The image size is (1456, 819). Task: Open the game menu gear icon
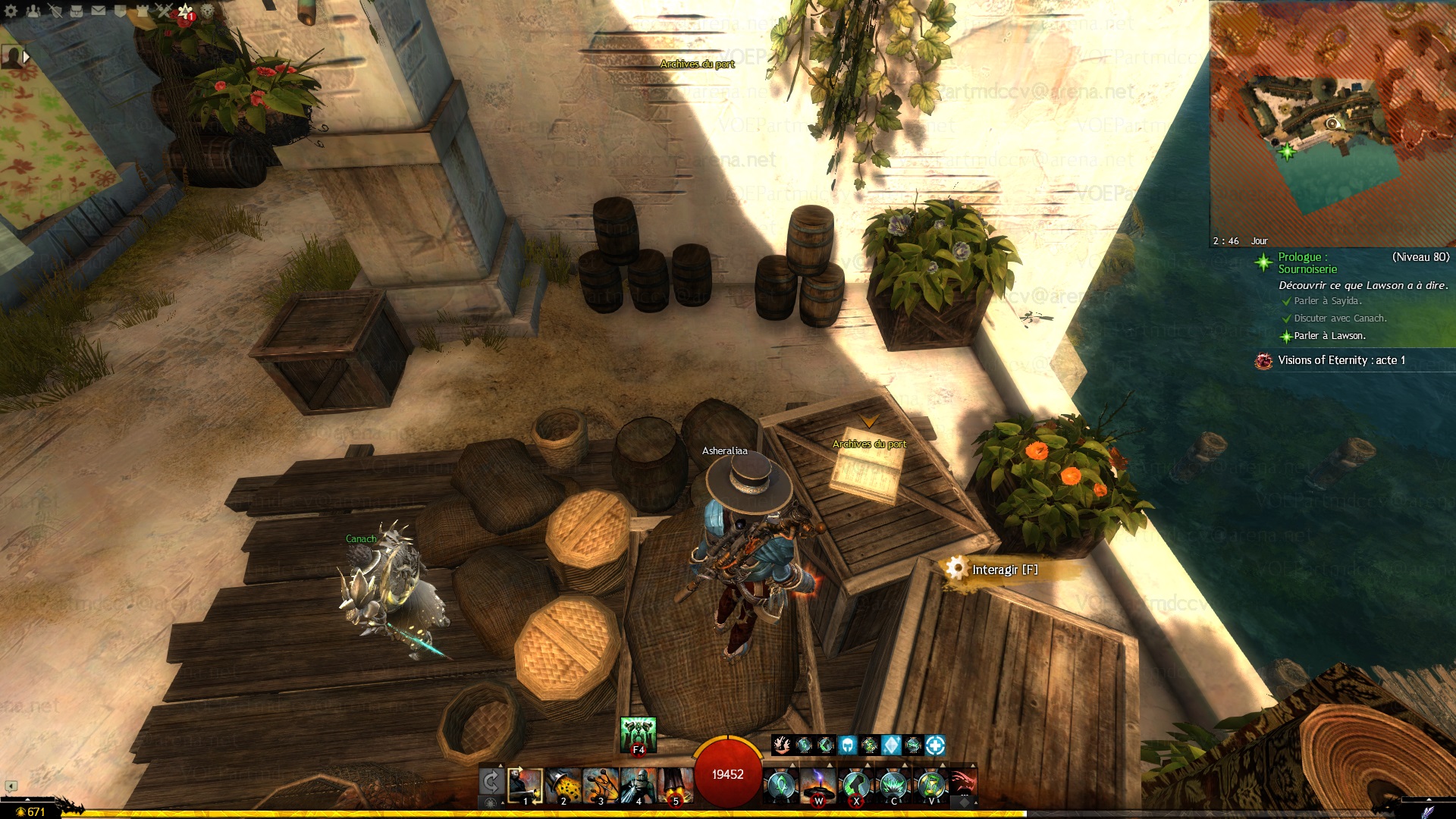click(11, 11)
